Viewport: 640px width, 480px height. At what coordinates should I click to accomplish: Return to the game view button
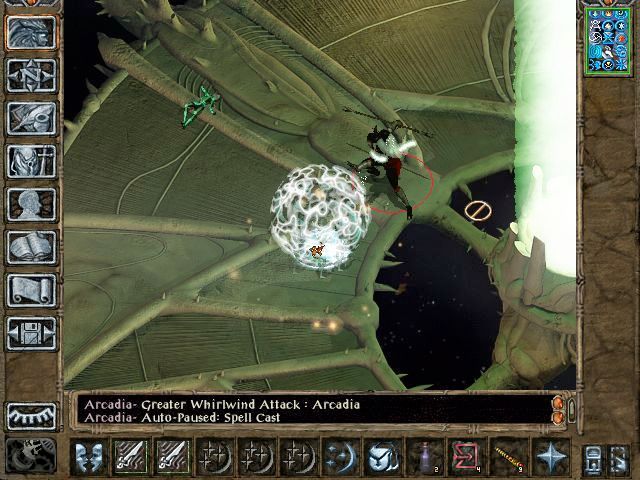[x=31, y=32]
